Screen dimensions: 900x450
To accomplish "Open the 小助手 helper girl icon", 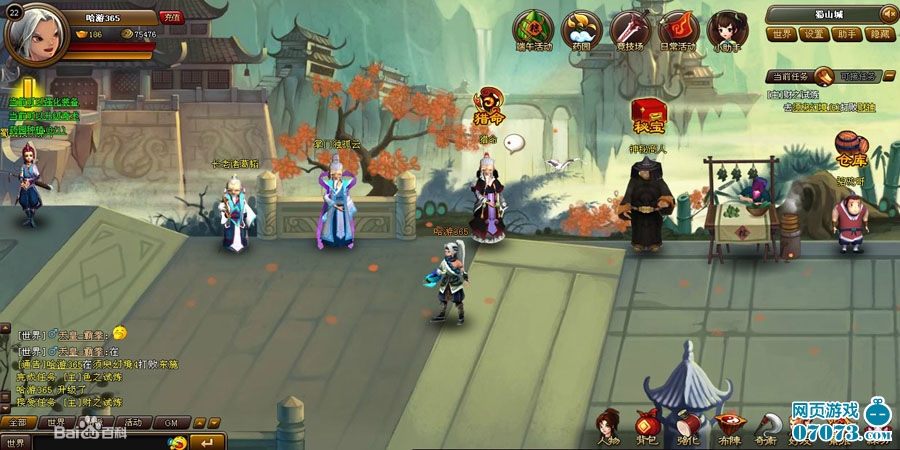I will click(x=727, y=30).
